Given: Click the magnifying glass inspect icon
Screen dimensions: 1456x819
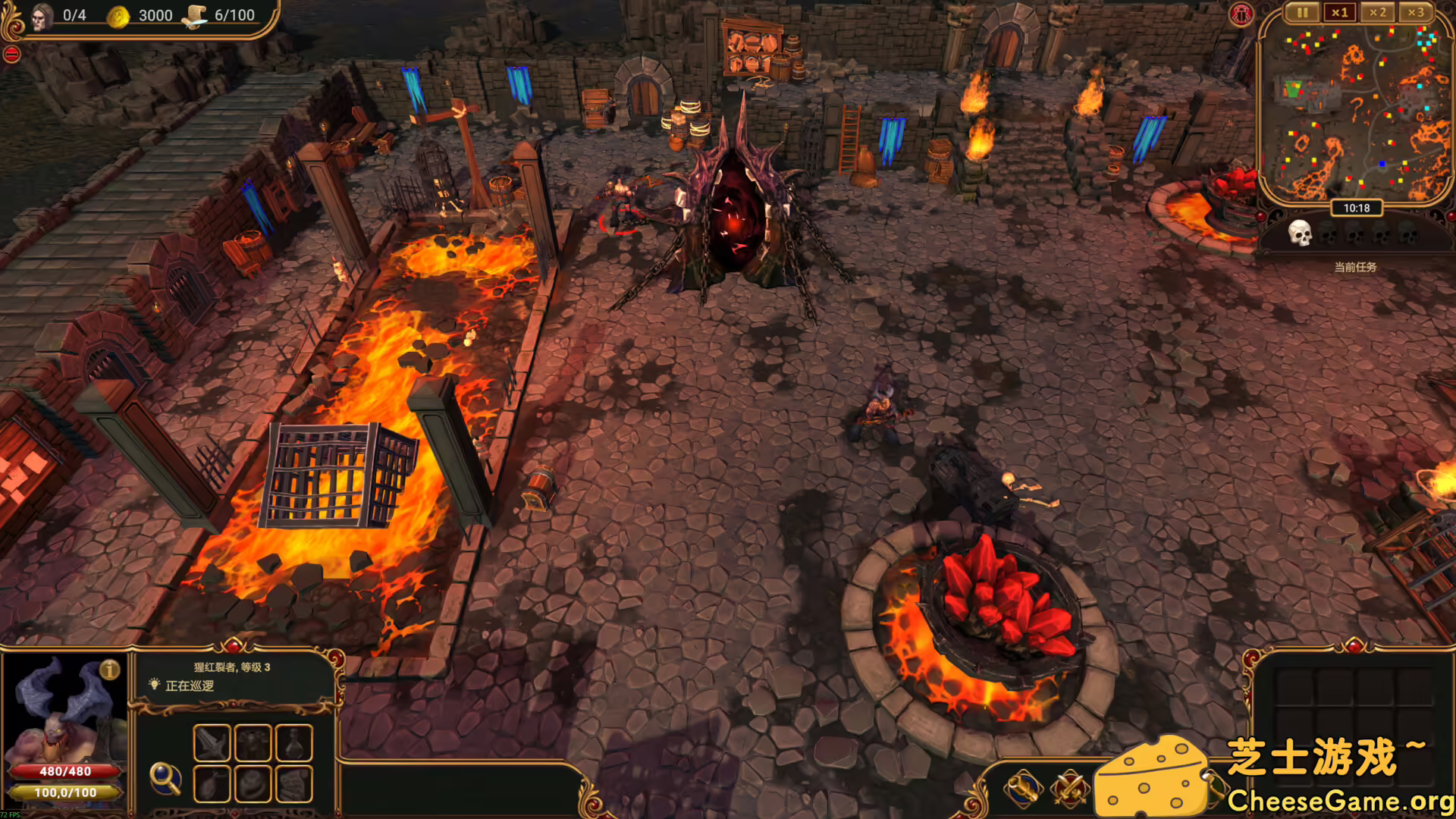Looking at the screenshot, I should tap(165, 777).
